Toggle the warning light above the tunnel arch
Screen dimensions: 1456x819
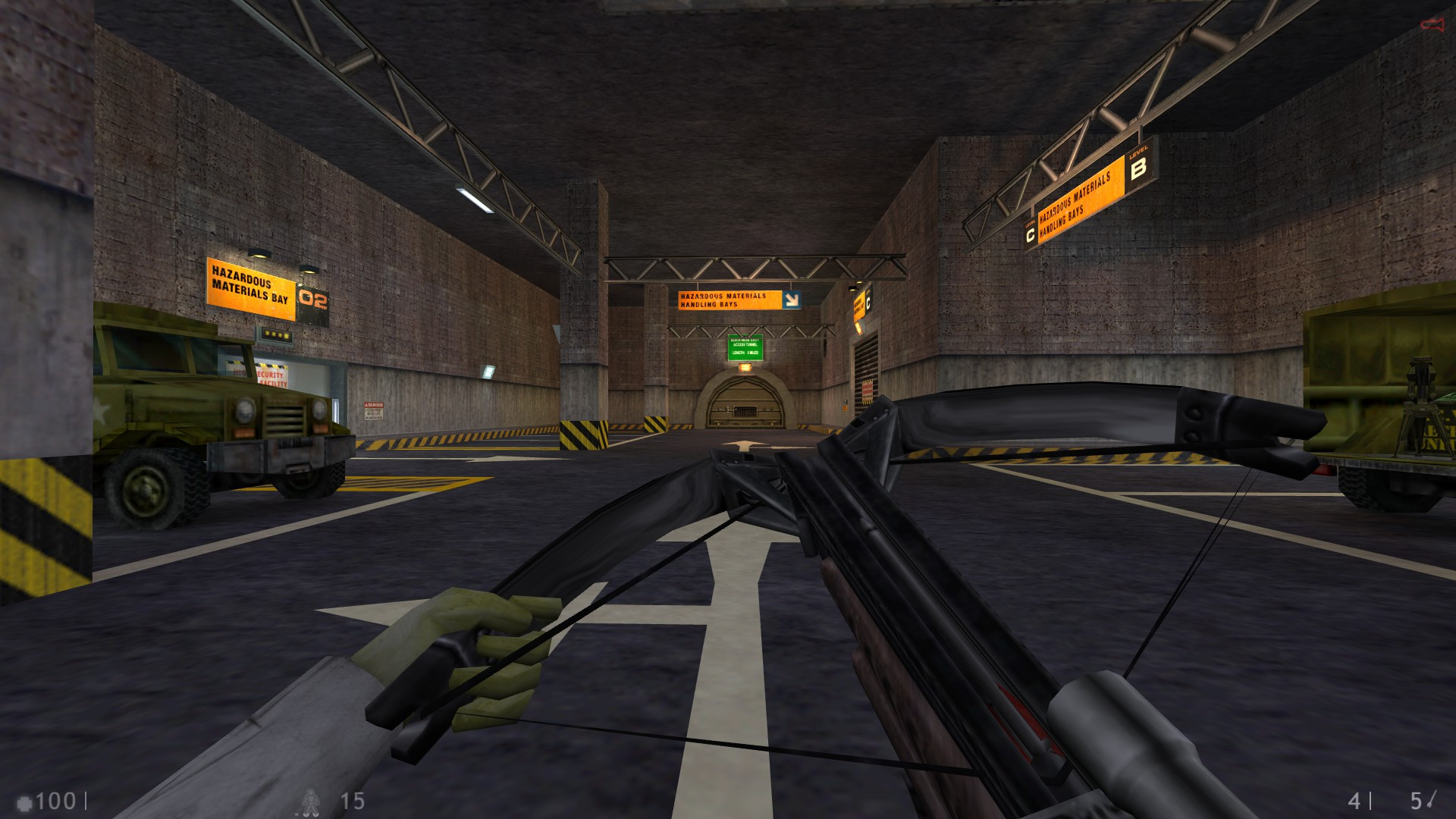pyautogui.click(x=745, y=368)
